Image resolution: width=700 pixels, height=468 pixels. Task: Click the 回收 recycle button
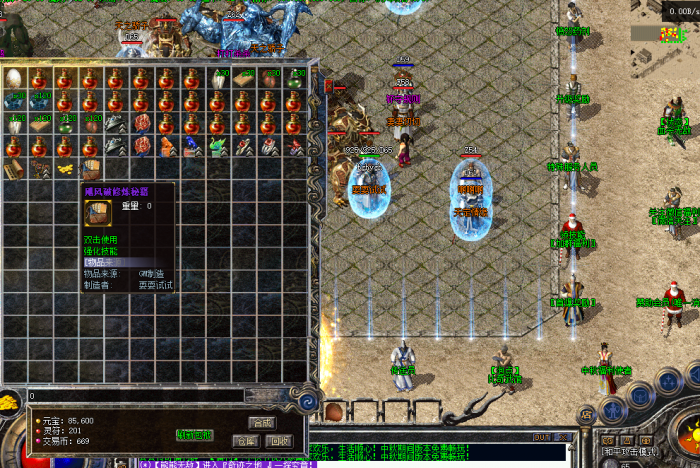(280, 440)
